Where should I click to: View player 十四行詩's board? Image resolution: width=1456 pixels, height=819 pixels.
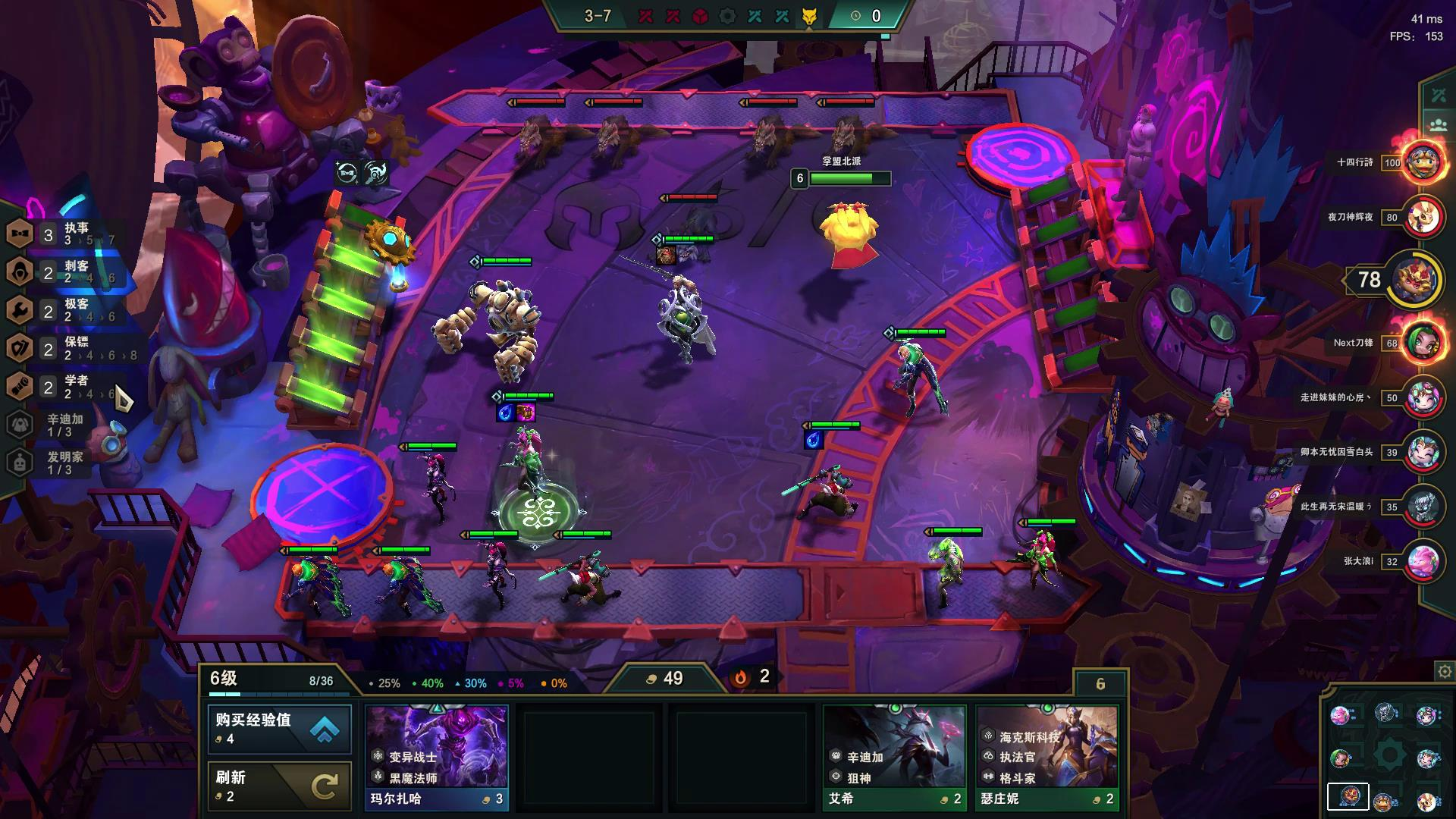point(1423,162)
